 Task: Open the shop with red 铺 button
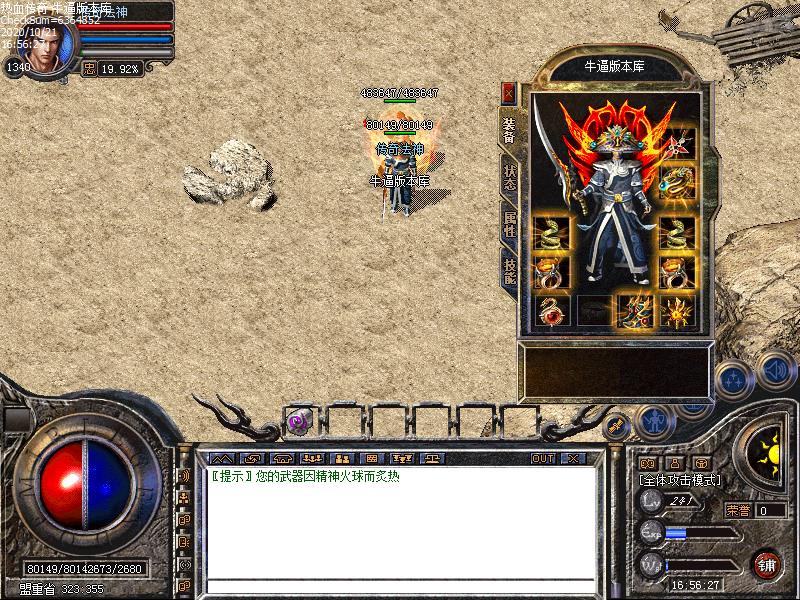point(767,564)
